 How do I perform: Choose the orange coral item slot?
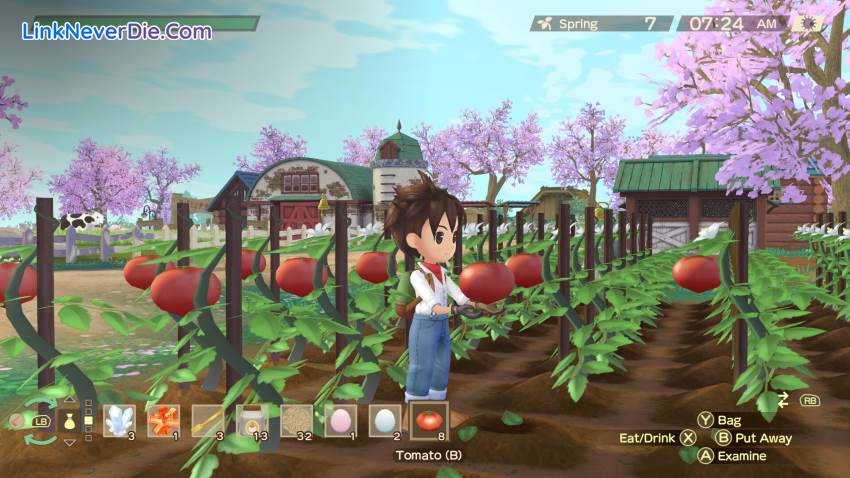tap(164, 421)
